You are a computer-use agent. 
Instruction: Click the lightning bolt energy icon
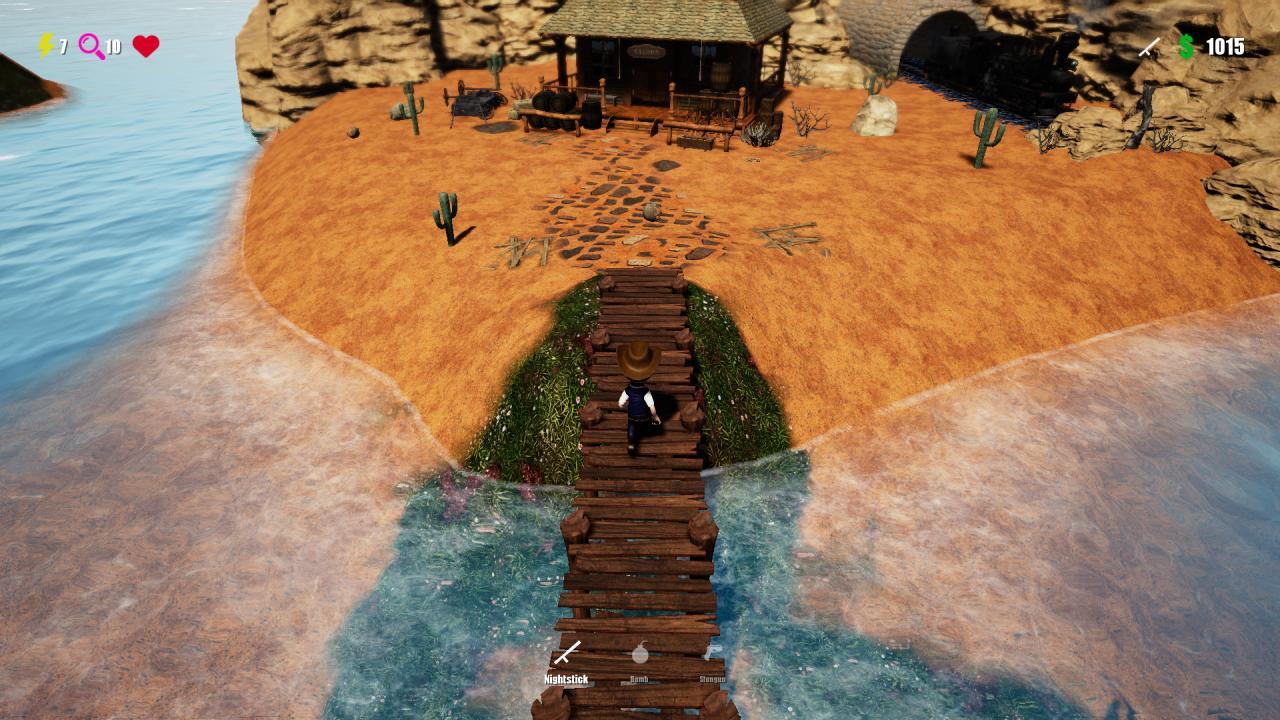[x=44, y=46]
